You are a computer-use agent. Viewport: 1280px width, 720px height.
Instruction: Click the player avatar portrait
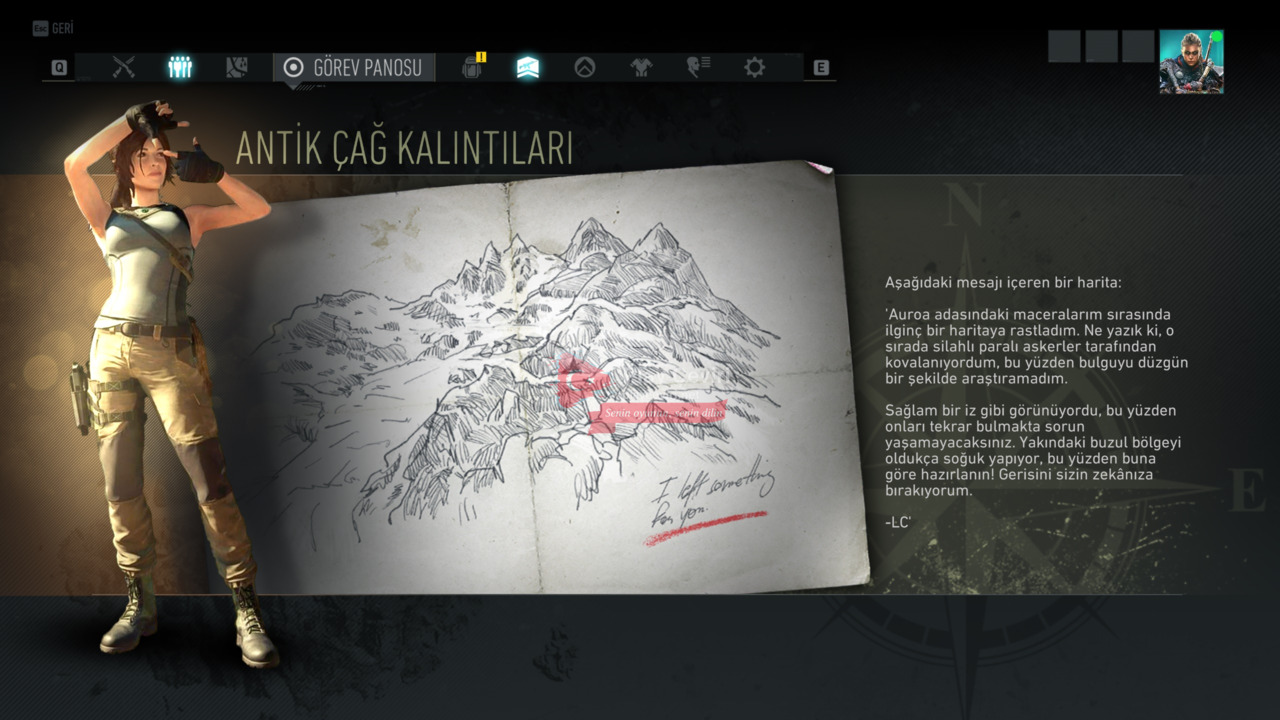click(x=1191, y=62)
